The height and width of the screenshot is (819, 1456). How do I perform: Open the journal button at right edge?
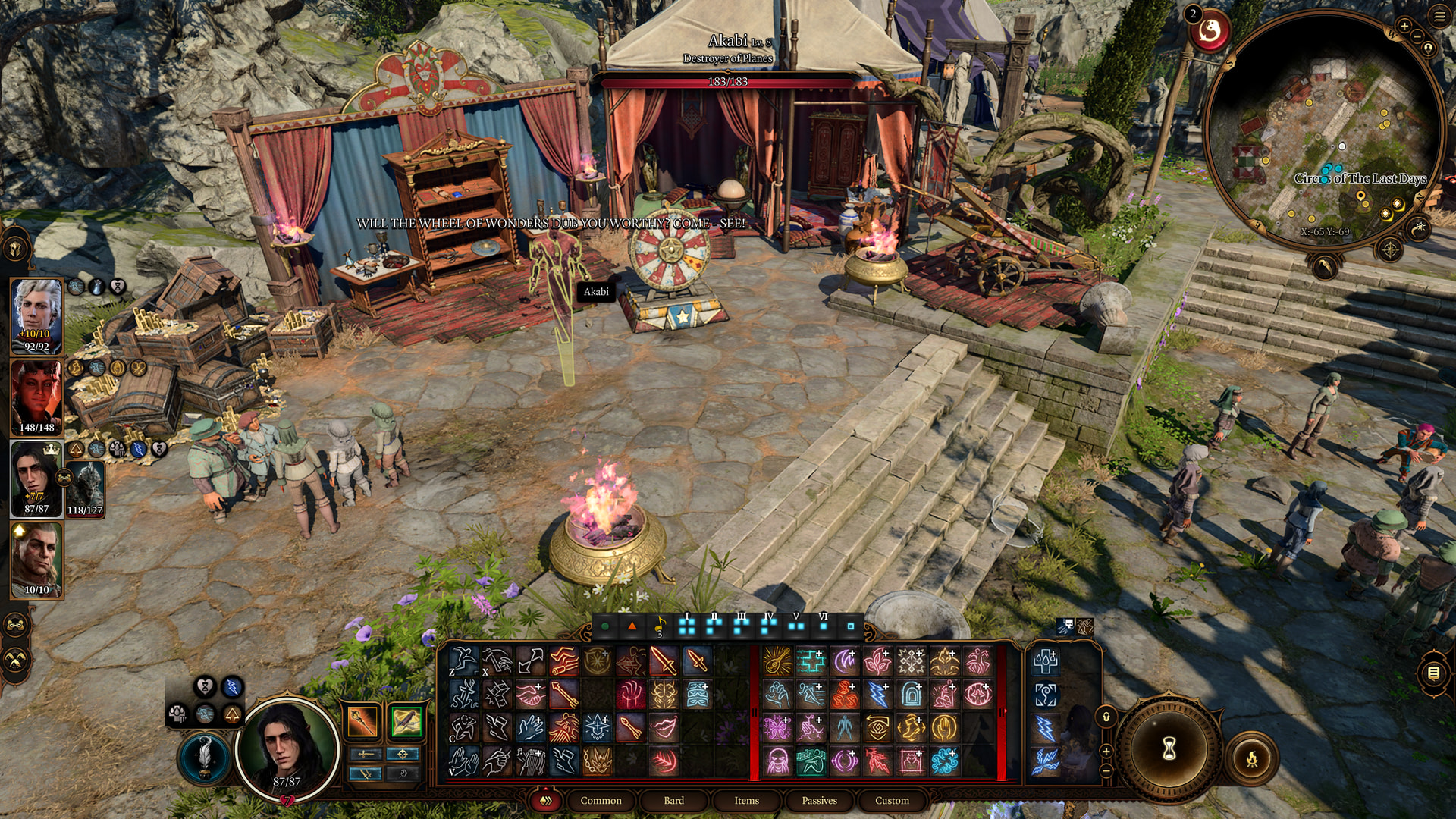click(1433, 673)
